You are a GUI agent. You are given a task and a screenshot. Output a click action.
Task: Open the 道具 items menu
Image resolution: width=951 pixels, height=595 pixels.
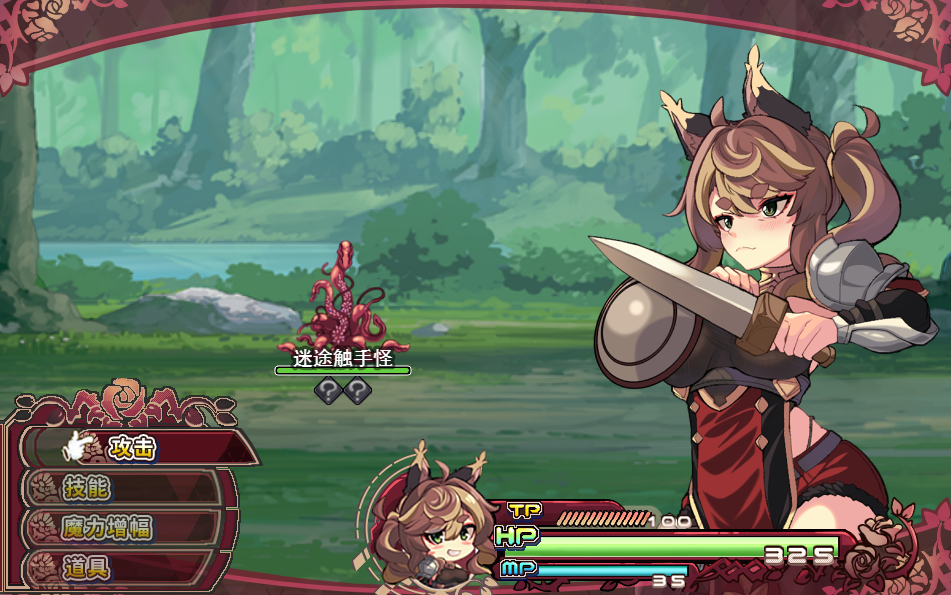click(x=88, y=567)
